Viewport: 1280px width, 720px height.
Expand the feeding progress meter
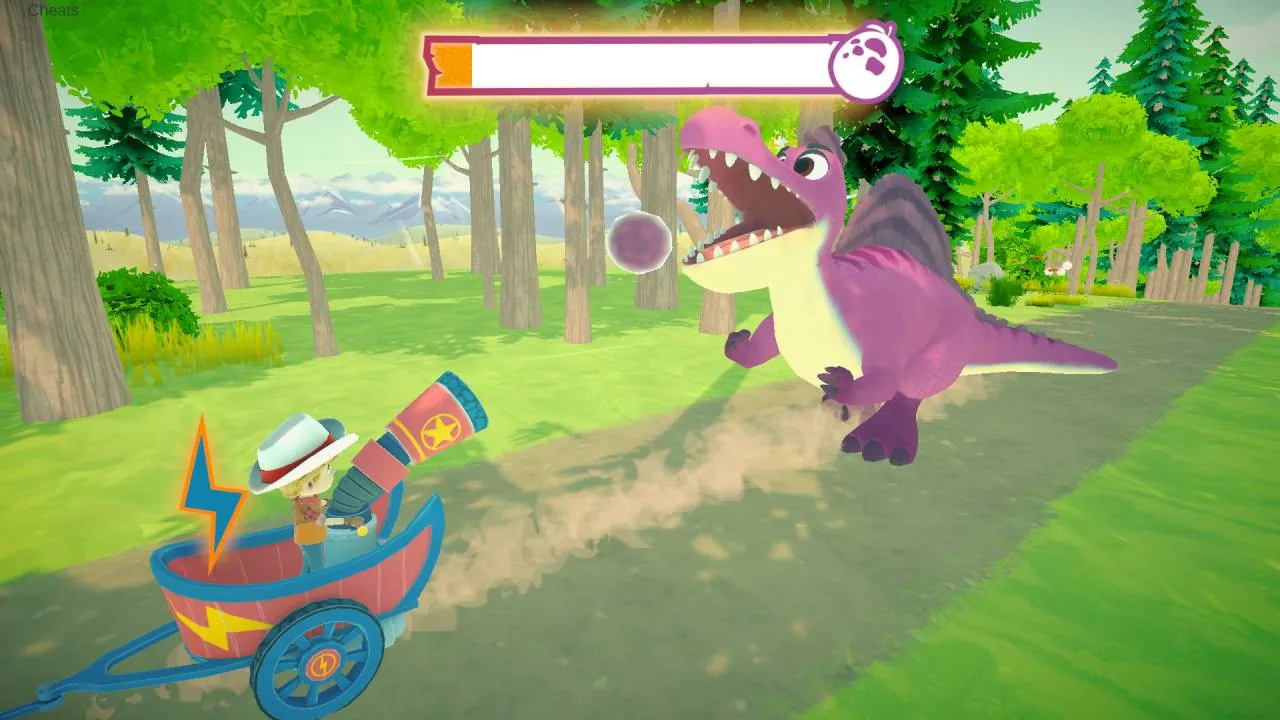(x=650, y=63)
